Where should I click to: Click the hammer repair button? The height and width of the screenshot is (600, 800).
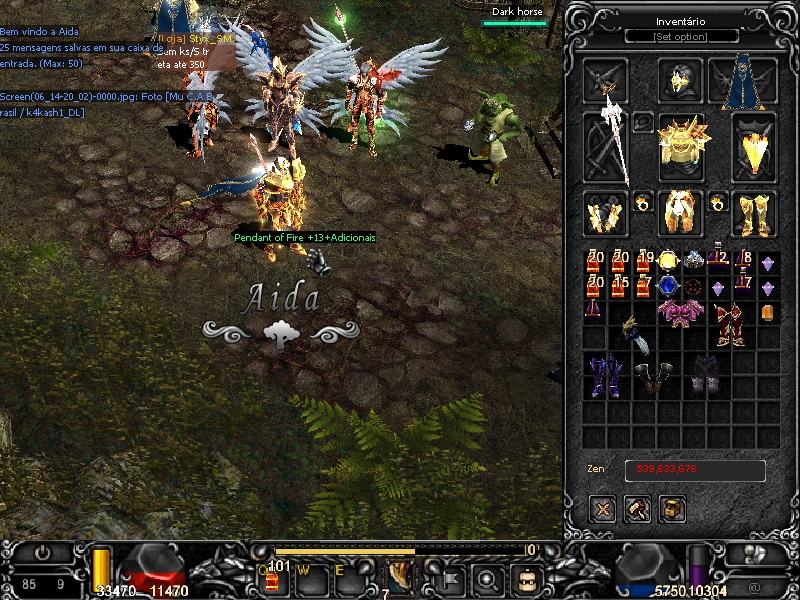(x=638, y=509)
